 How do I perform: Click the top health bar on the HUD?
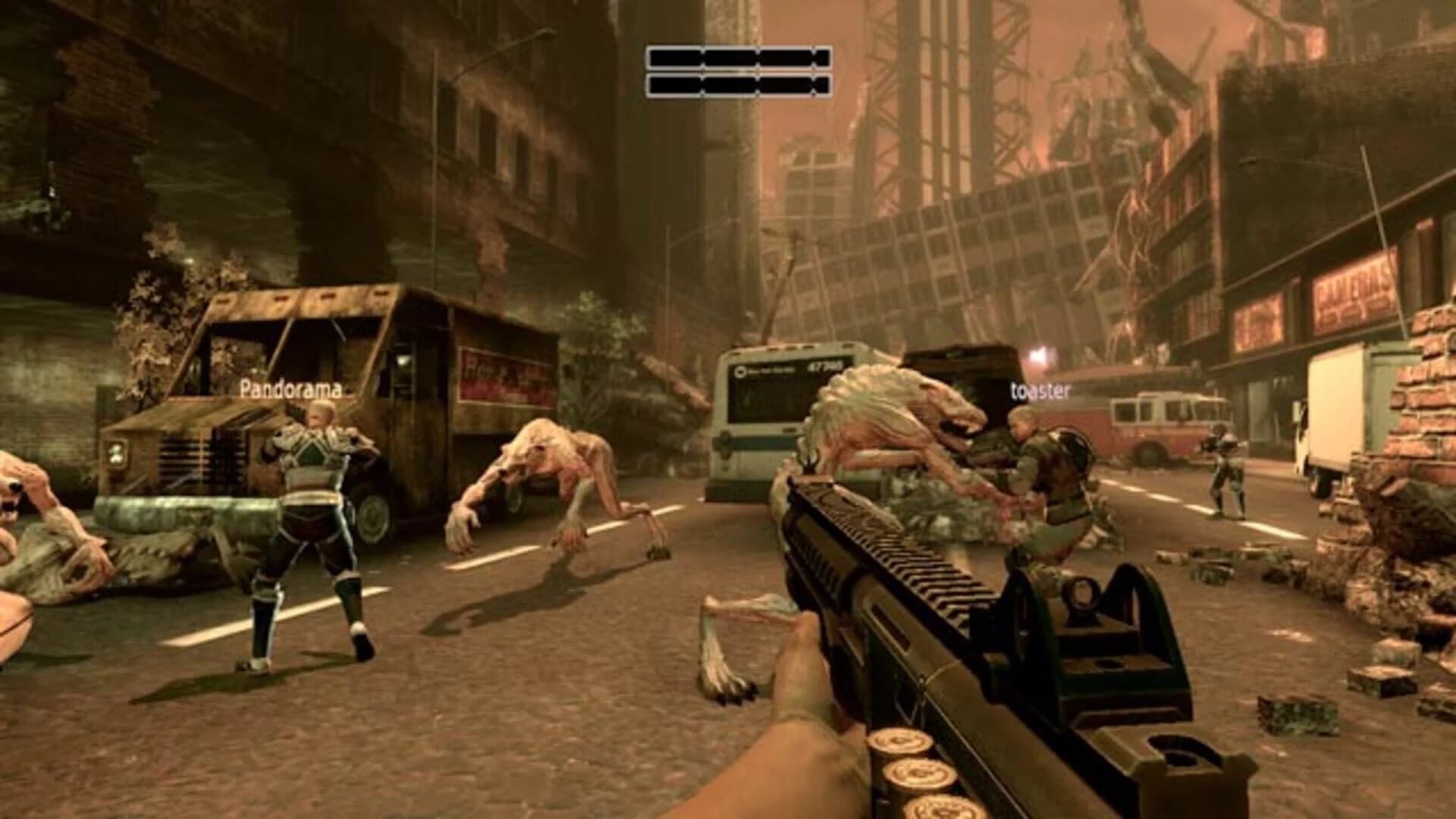pyautogui.click(x=739, y=59)
